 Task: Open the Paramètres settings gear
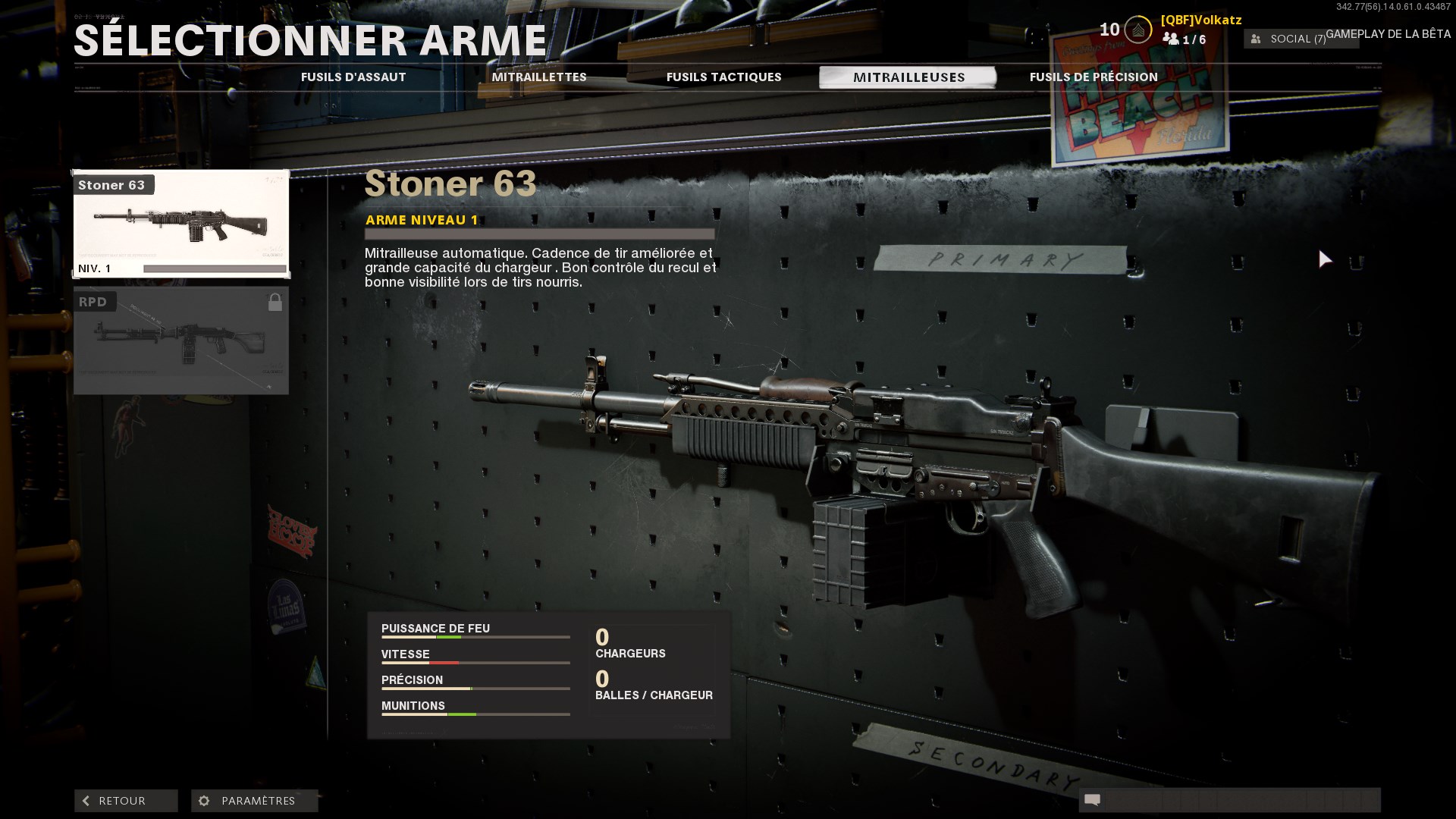point(203,800)
